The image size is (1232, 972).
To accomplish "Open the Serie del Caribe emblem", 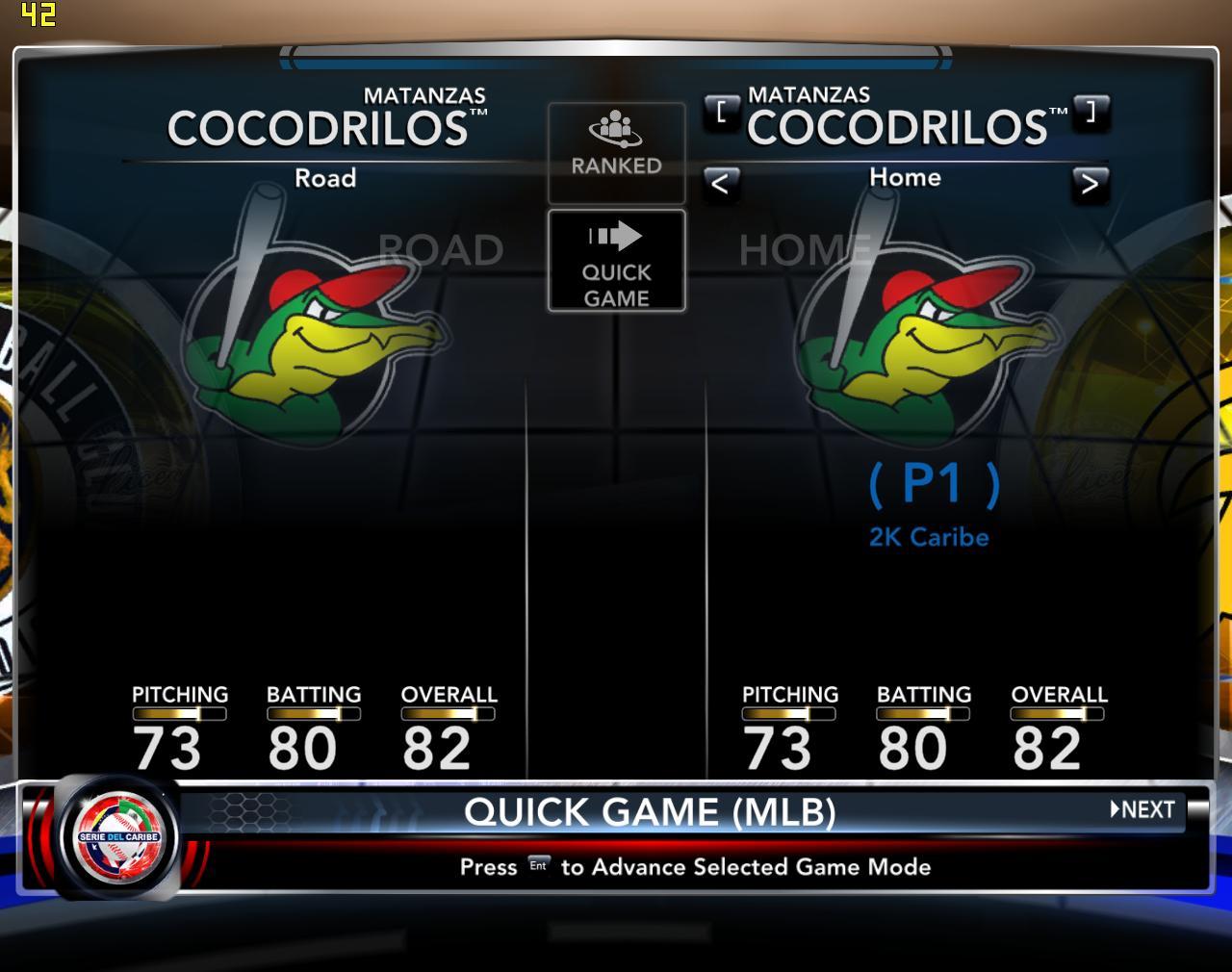I will (x=118, y=835).
